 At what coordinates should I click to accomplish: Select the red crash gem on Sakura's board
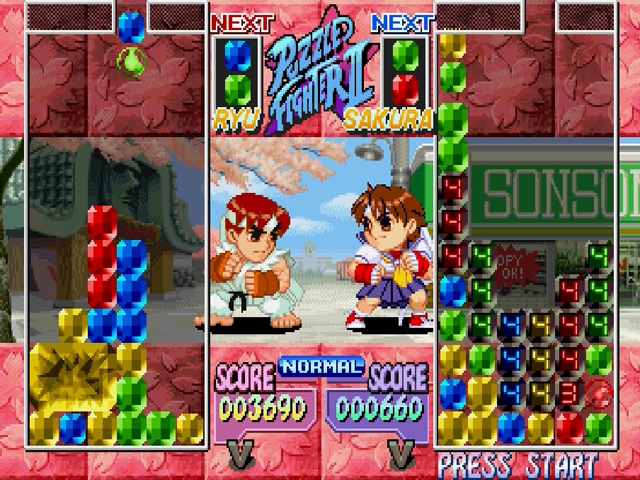click(x=598, y=391)
